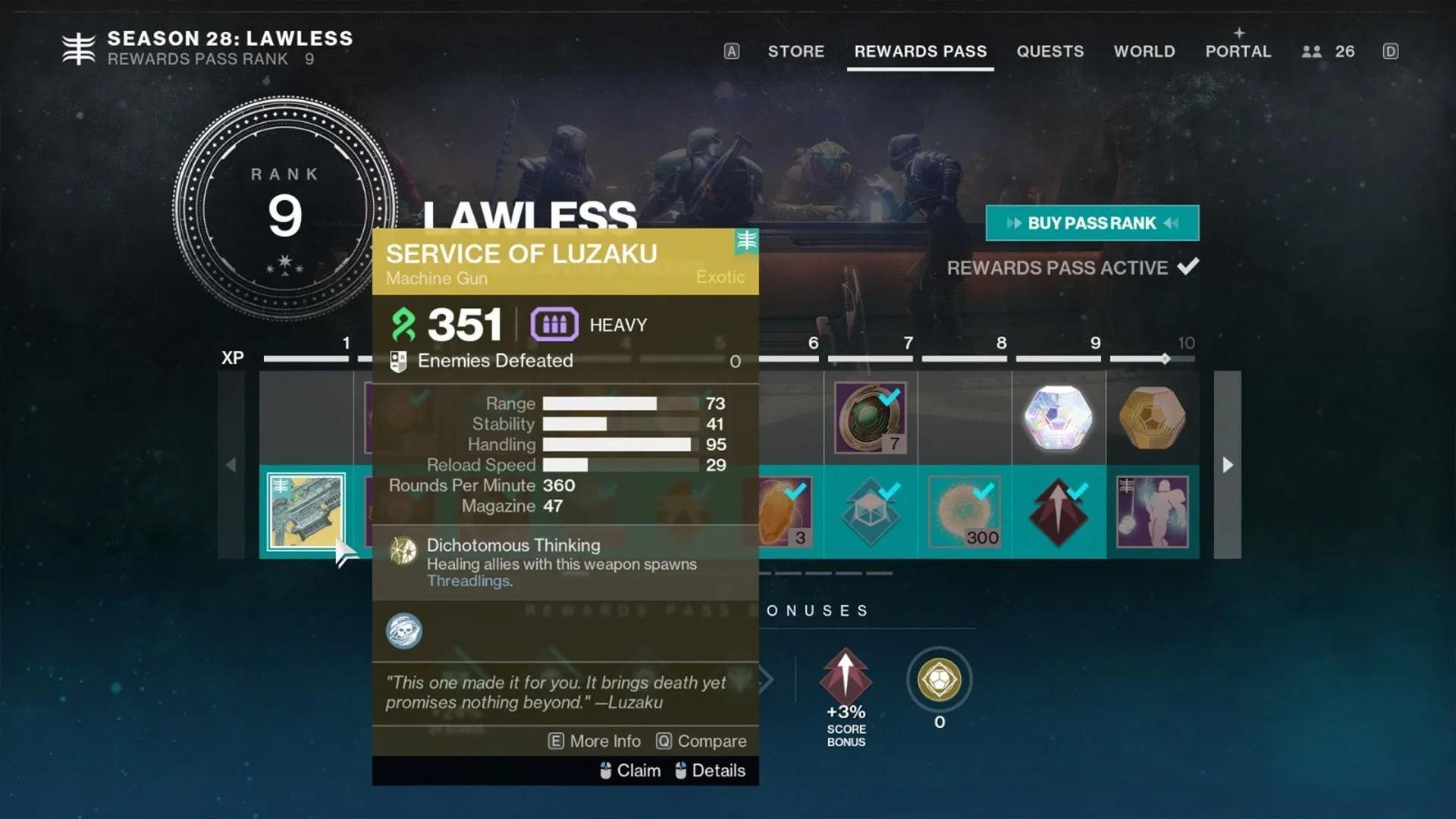Show next rewards with the right arrow

[1227, 465]
